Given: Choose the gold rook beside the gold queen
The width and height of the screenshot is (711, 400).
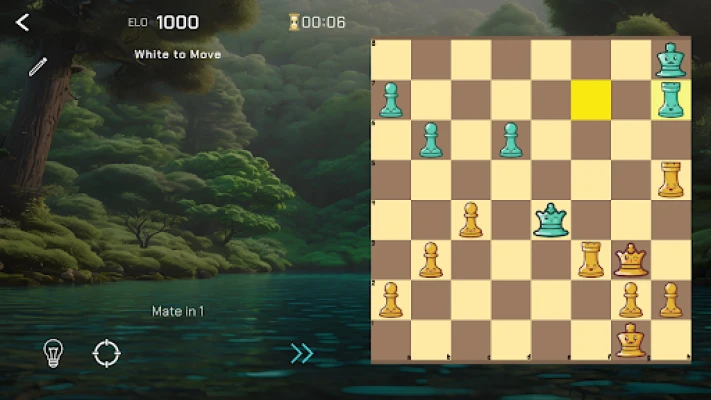Looking at the screenshot, I should 591,260.
